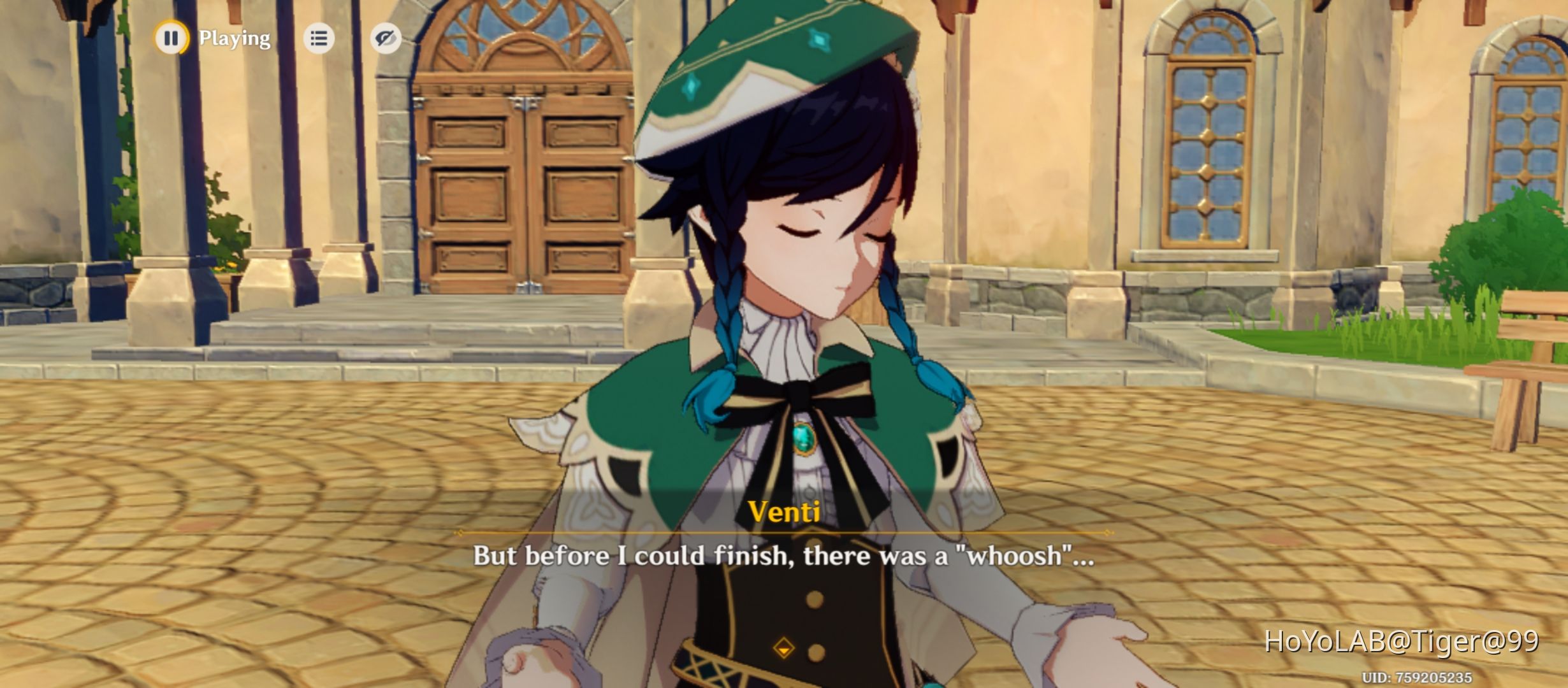Toggle UI visibility using the crossed-eye button

click(x=387, y=38)
